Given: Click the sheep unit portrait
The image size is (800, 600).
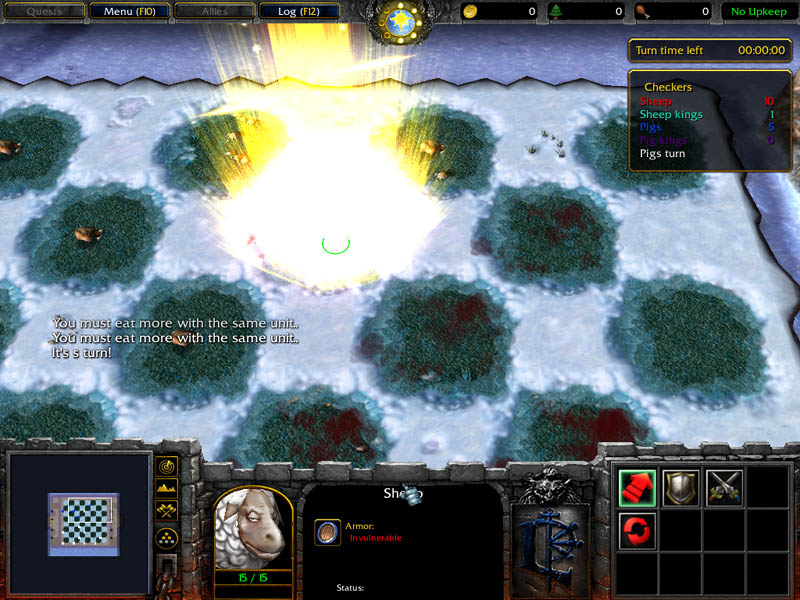Looking at the screenshot, I should [253, 530].
